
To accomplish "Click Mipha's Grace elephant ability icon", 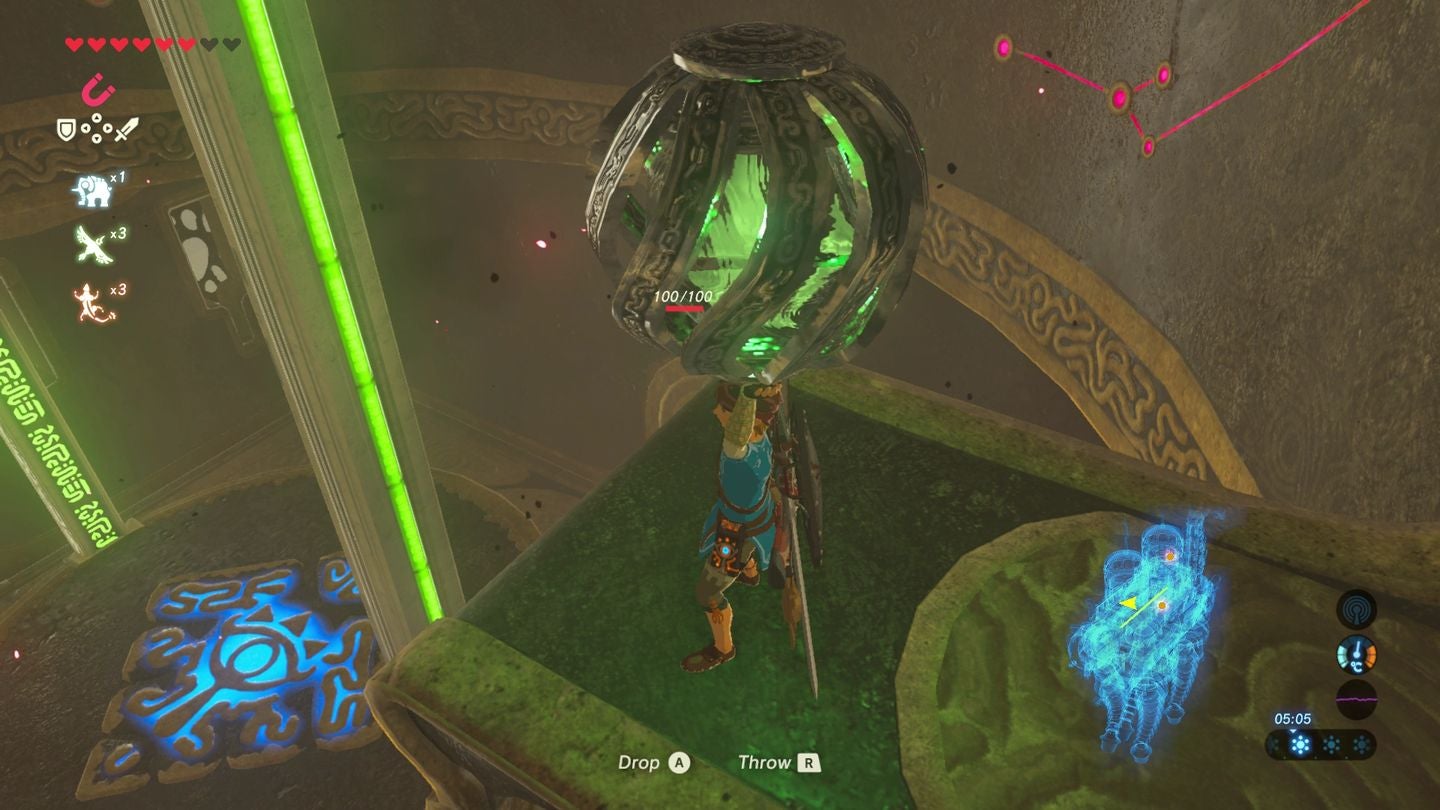I will point(92,190).
